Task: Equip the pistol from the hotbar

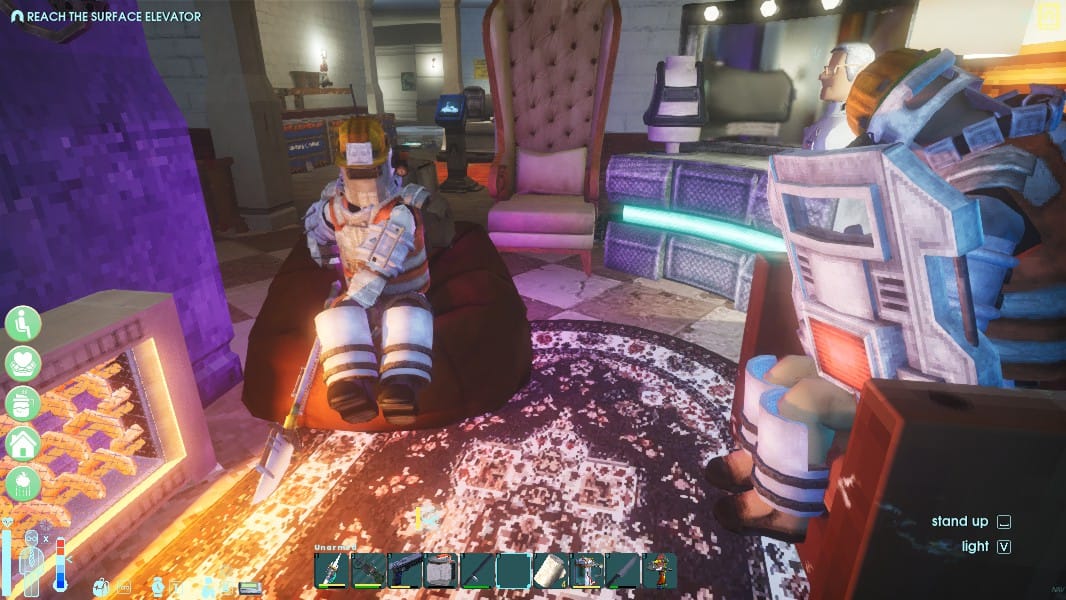Action: [x=404, y=571]
